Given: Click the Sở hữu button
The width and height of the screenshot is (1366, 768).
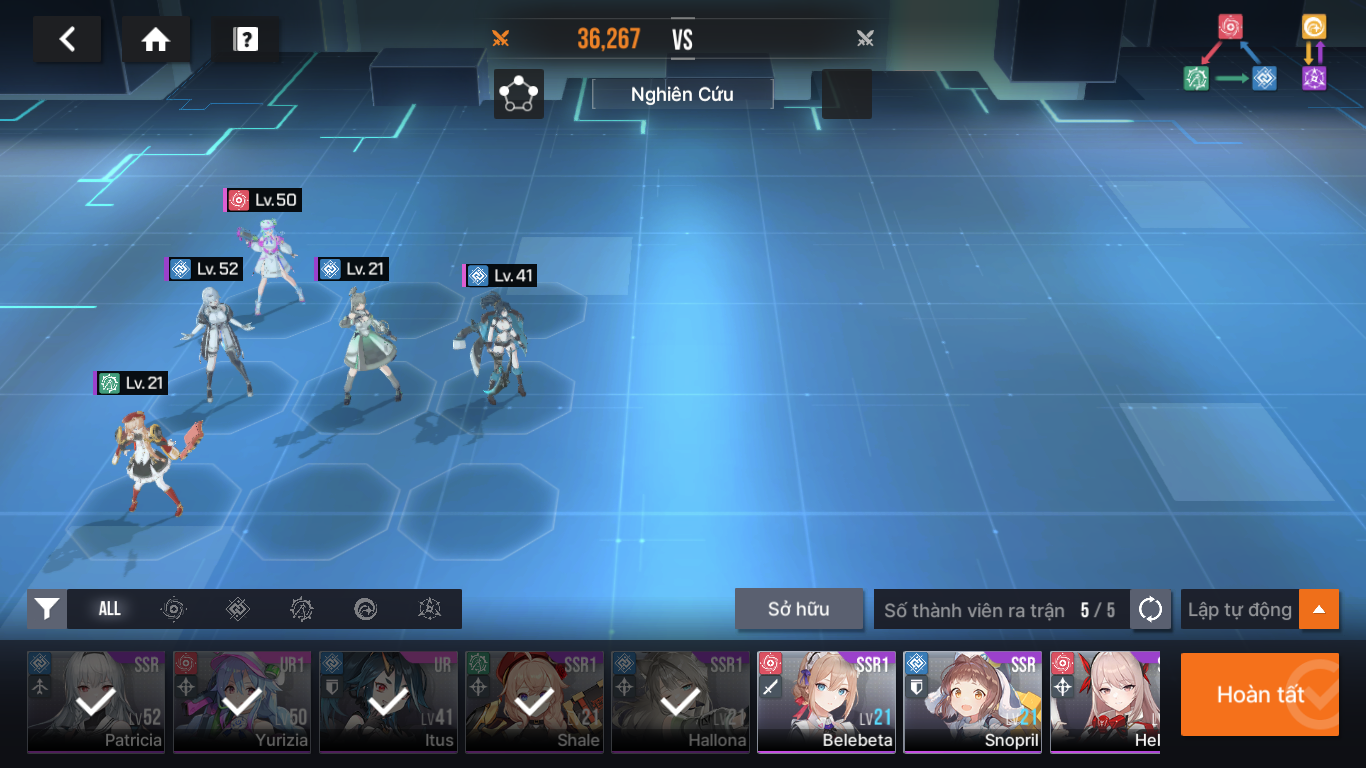Looking at the screenshot, I should 798,609.
